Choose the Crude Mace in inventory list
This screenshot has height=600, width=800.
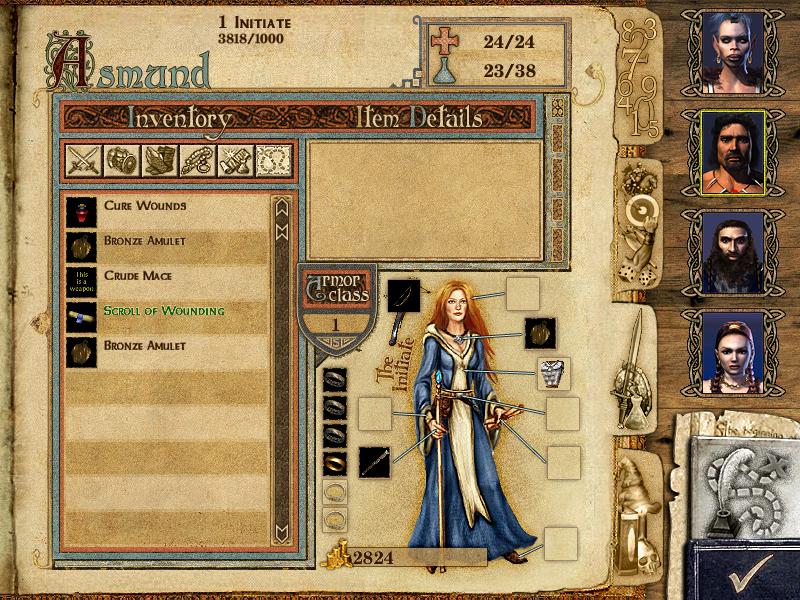pos(138,276)
